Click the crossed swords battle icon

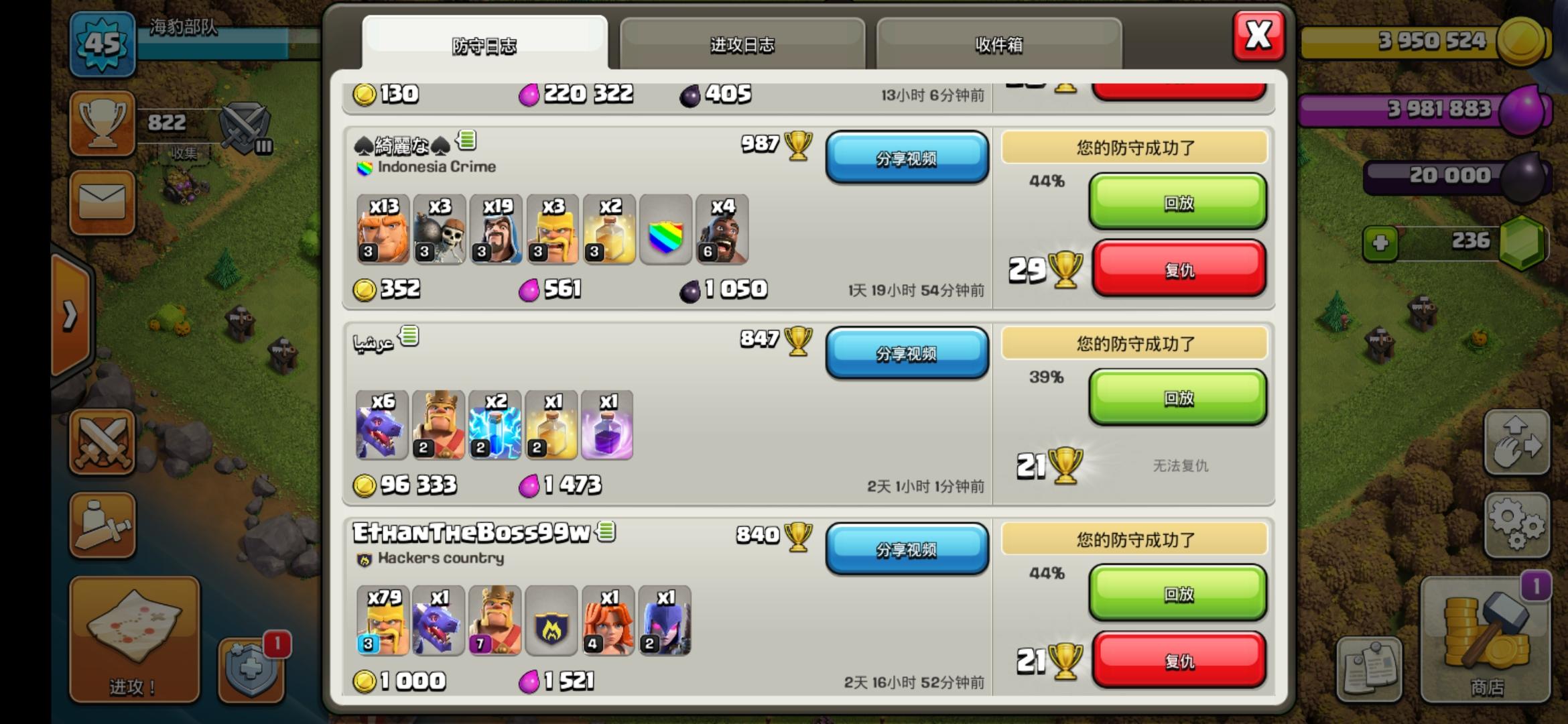[102, 442]
